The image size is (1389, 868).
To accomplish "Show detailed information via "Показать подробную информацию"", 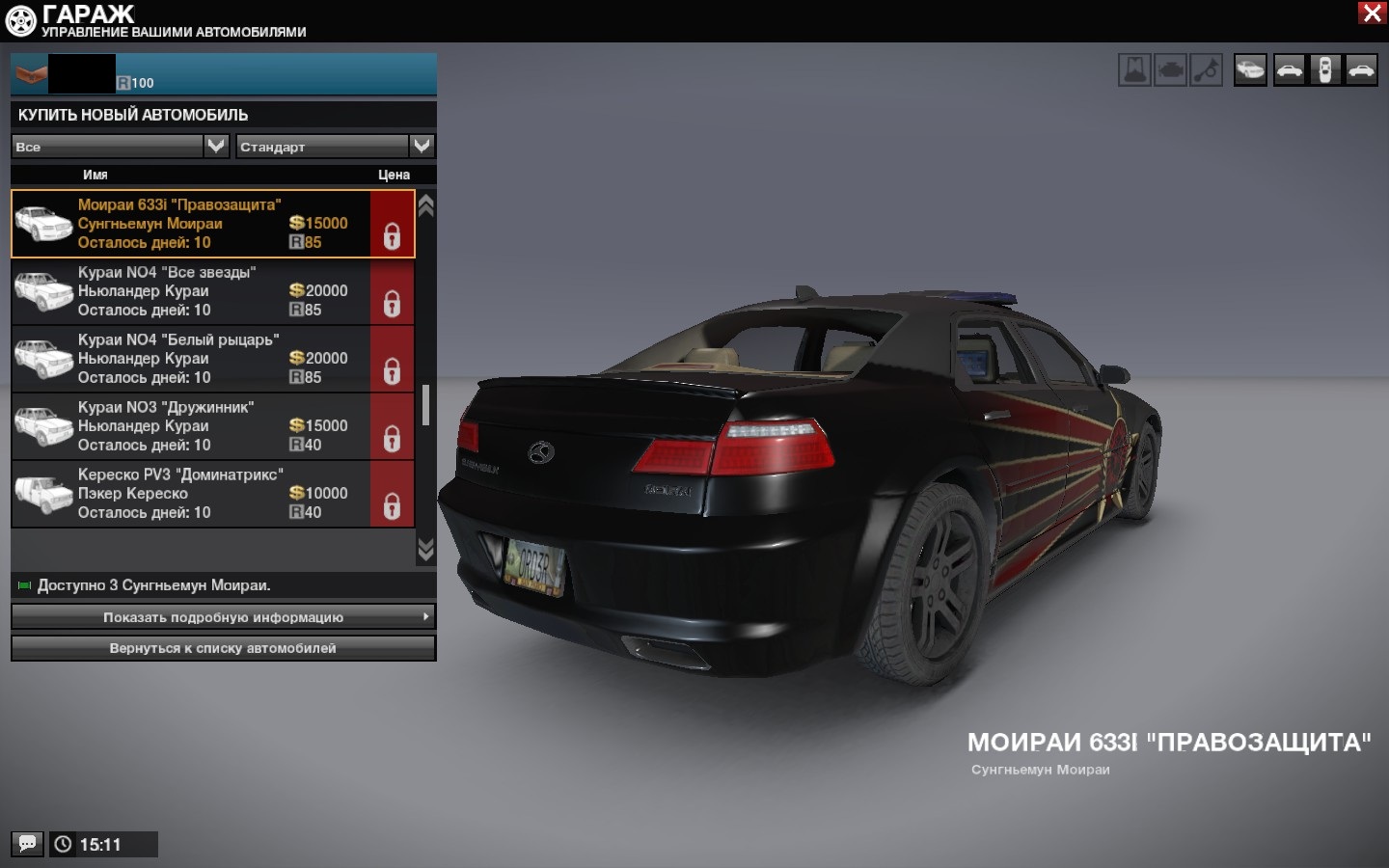I will (223, 617).
